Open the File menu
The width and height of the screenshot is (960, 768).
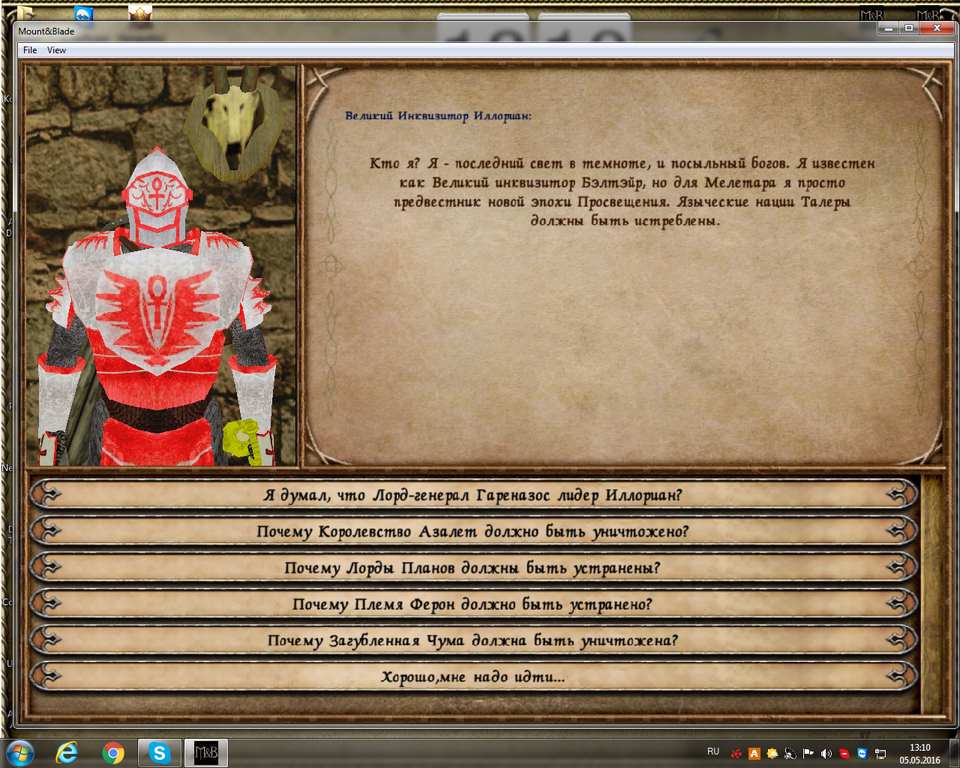point(30,50)
